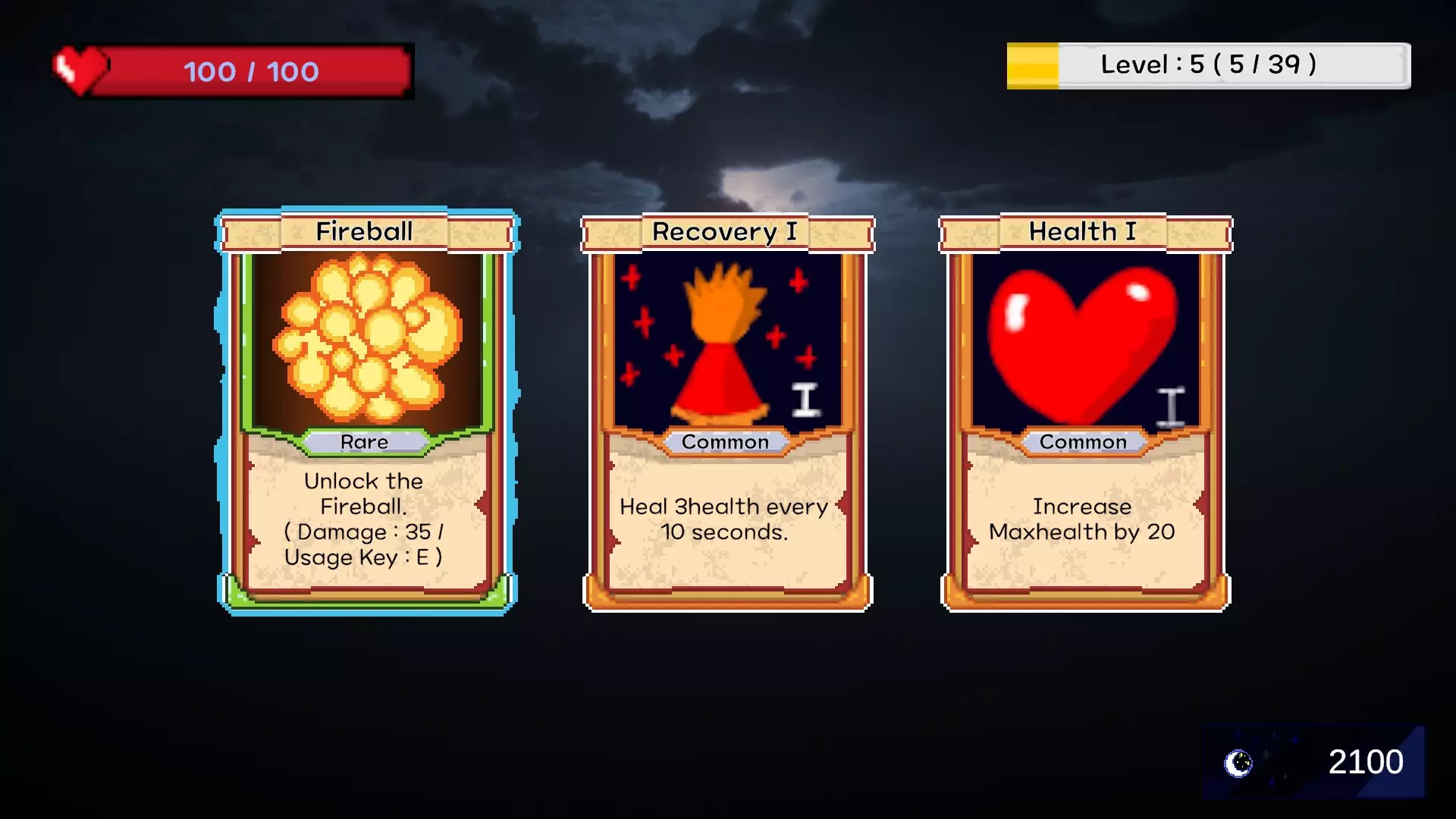The image size is (1456, 819).
Task: Click the pixel heart icon beside the health bar
Action: point(78,69)
